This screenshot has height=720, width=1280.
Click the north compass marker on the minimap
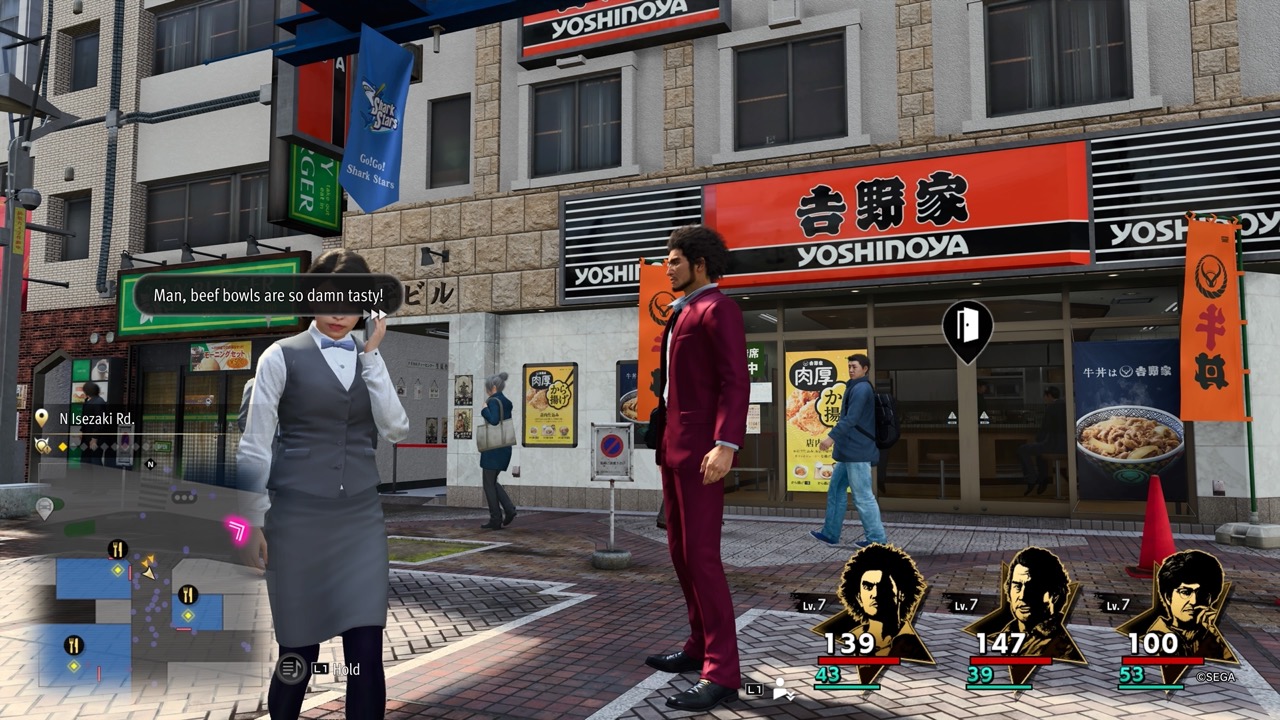click(150, 463)
